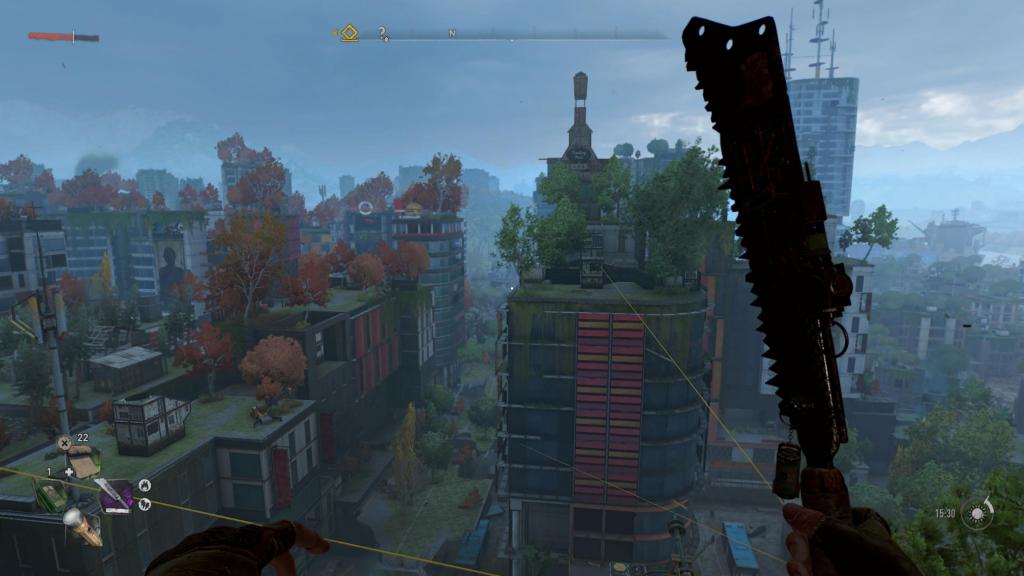This screenshot has width=1024, height=576.
Task: Click the yellow quest marker on the compass
Action: (349, 33)
